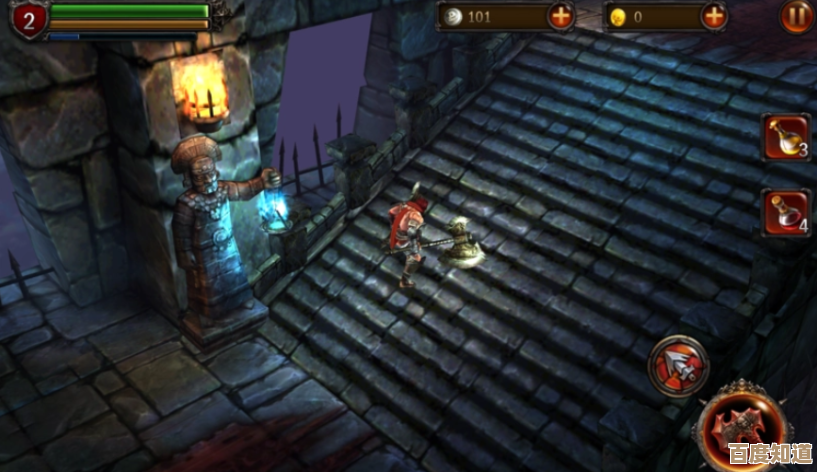Buy gold using the gold plus button
817x472 pixels.
point(714,16)
